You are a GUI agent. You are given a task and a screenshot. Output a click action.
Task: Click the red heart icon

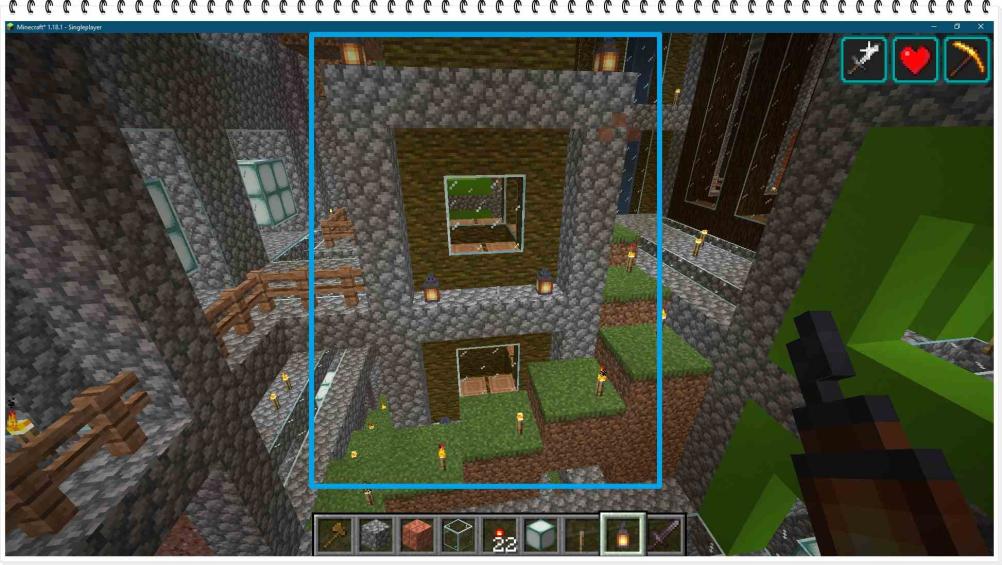[x=915, y=60]
